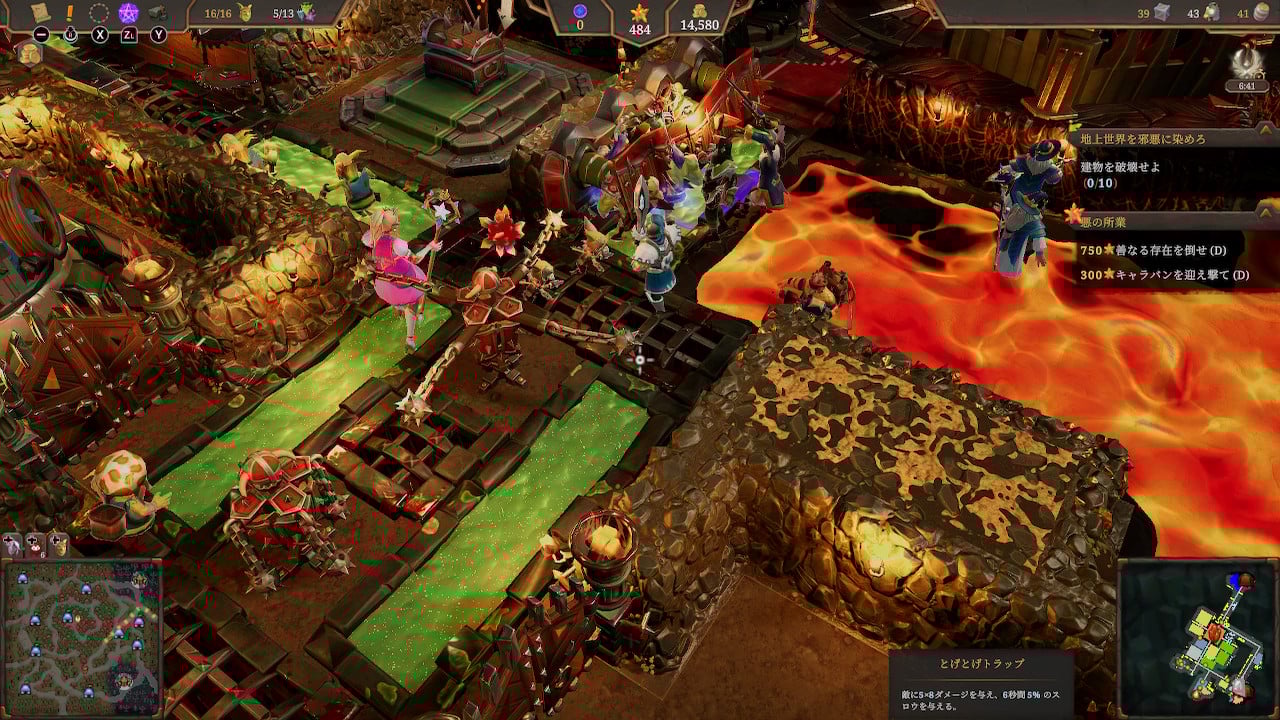Click the dungeon layout minimap
This screenshot has height=720, width=1280.
pos(1199,637)
